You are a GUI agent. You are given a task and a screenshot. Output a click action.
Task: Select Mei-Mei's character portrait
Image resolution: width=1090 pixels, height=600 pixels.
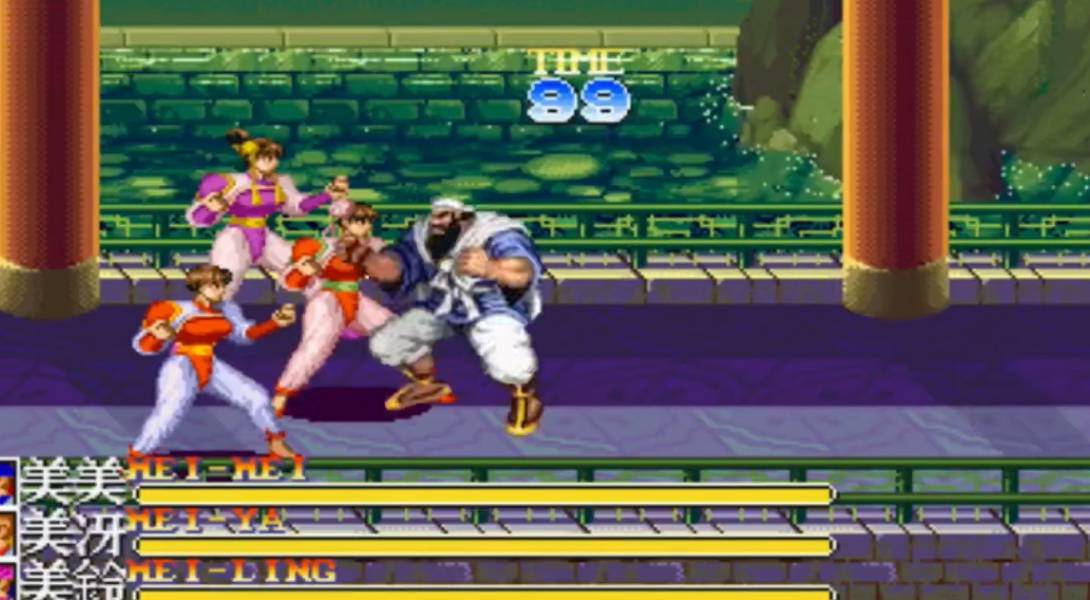pos(7,484)
